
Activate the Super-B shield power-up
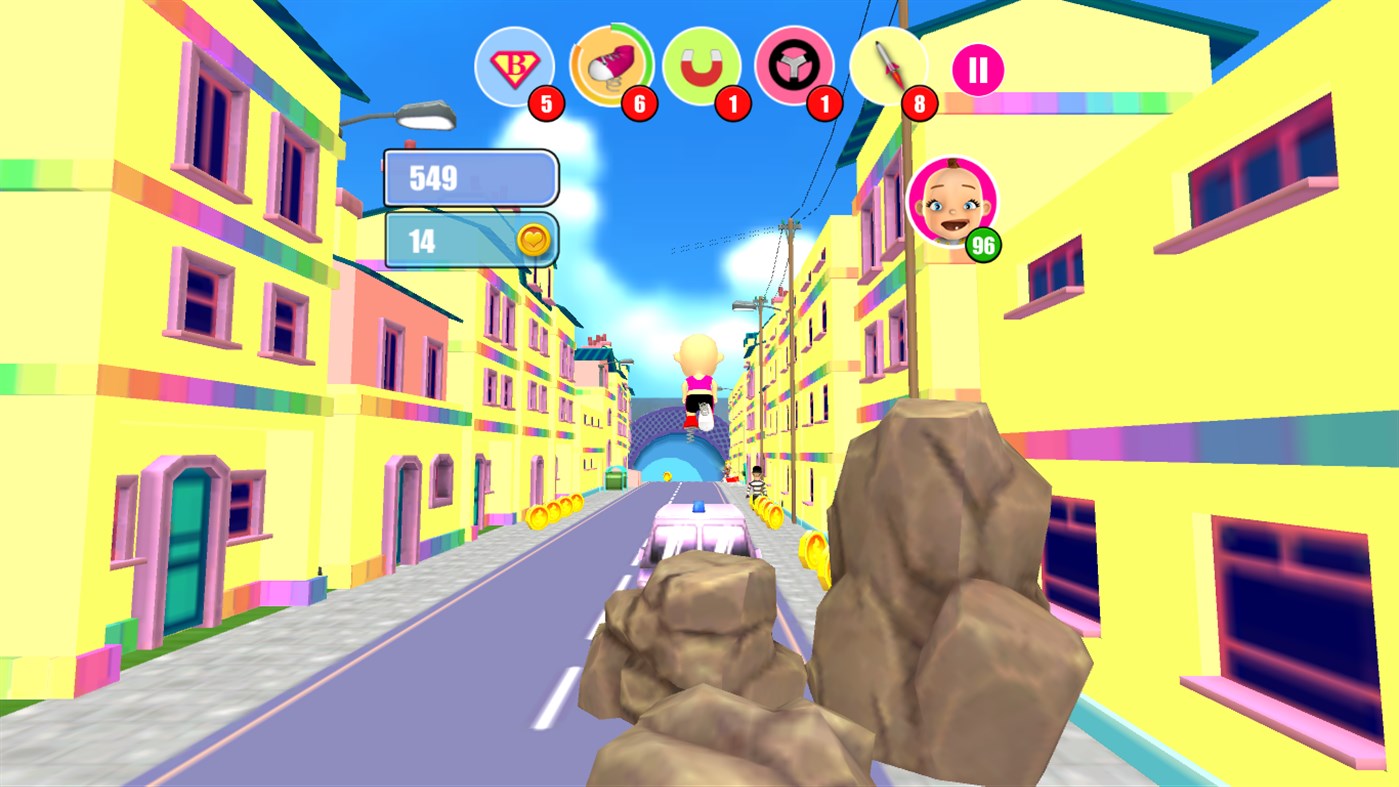515,66
